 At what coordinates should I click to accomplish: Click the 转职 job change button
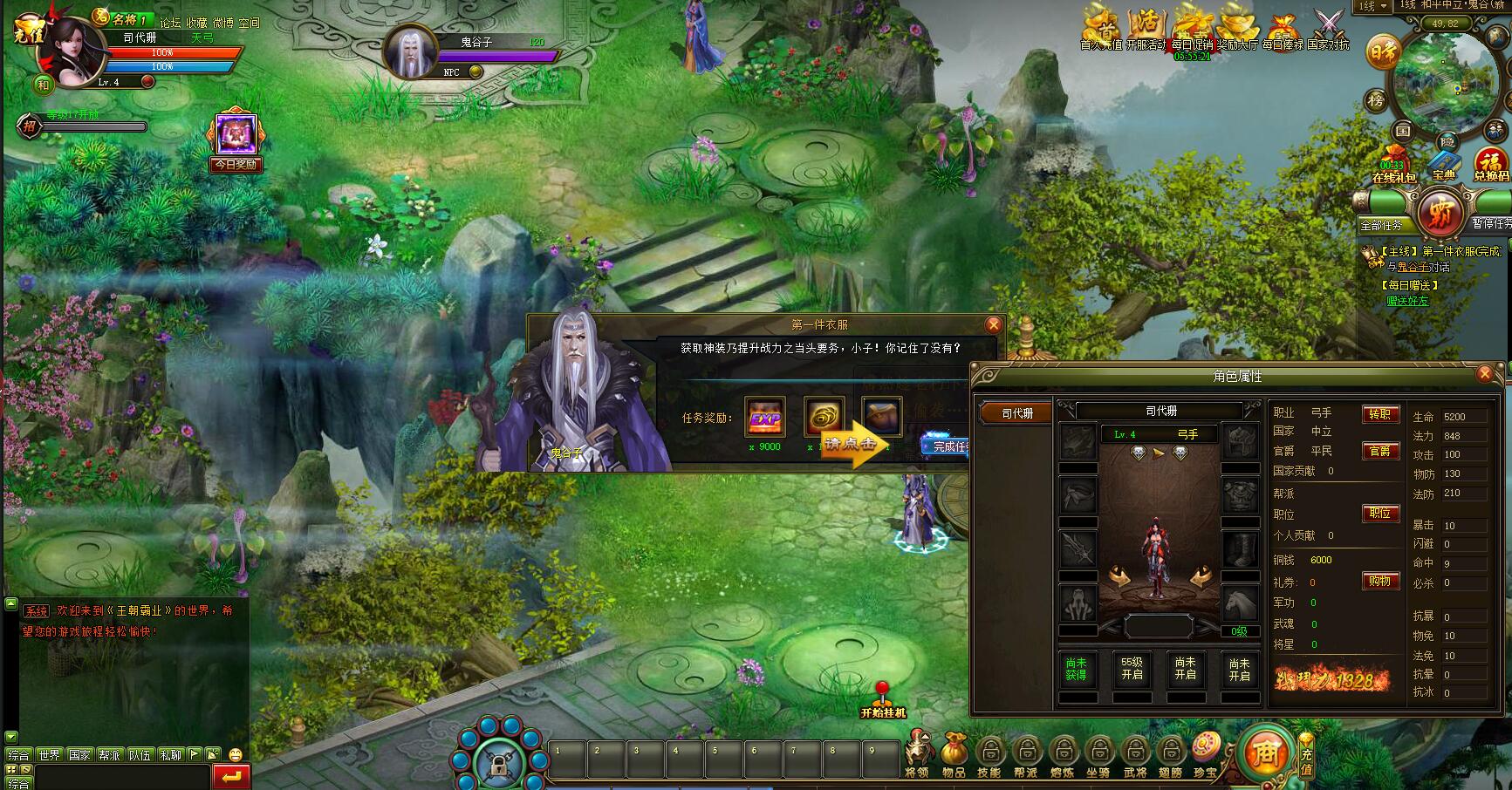(x=1380, y=414)
